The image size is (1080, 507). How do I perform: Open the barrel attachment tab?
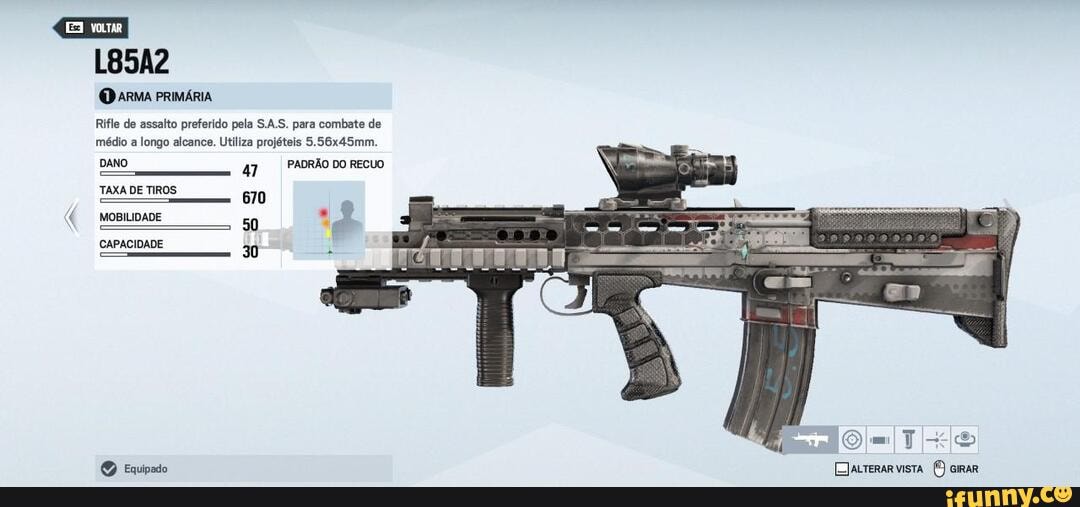[880, 440]
